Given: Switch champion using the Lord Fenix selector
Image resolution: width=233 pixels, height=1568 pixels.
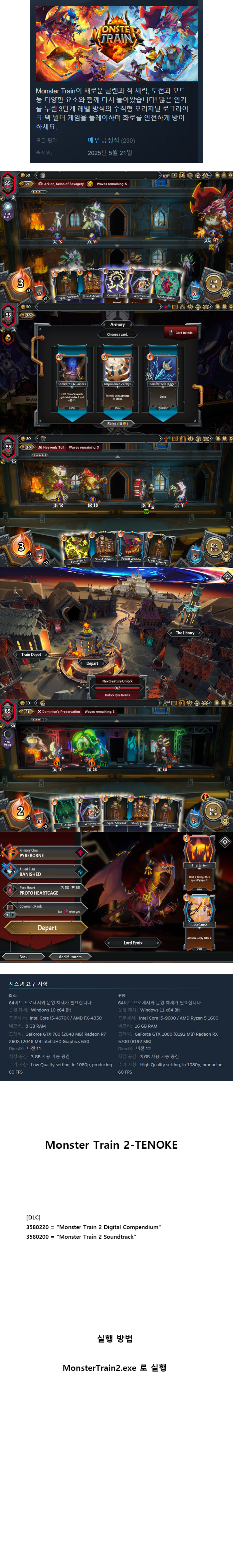Looking at the screenshot, I should click(133, 943).
